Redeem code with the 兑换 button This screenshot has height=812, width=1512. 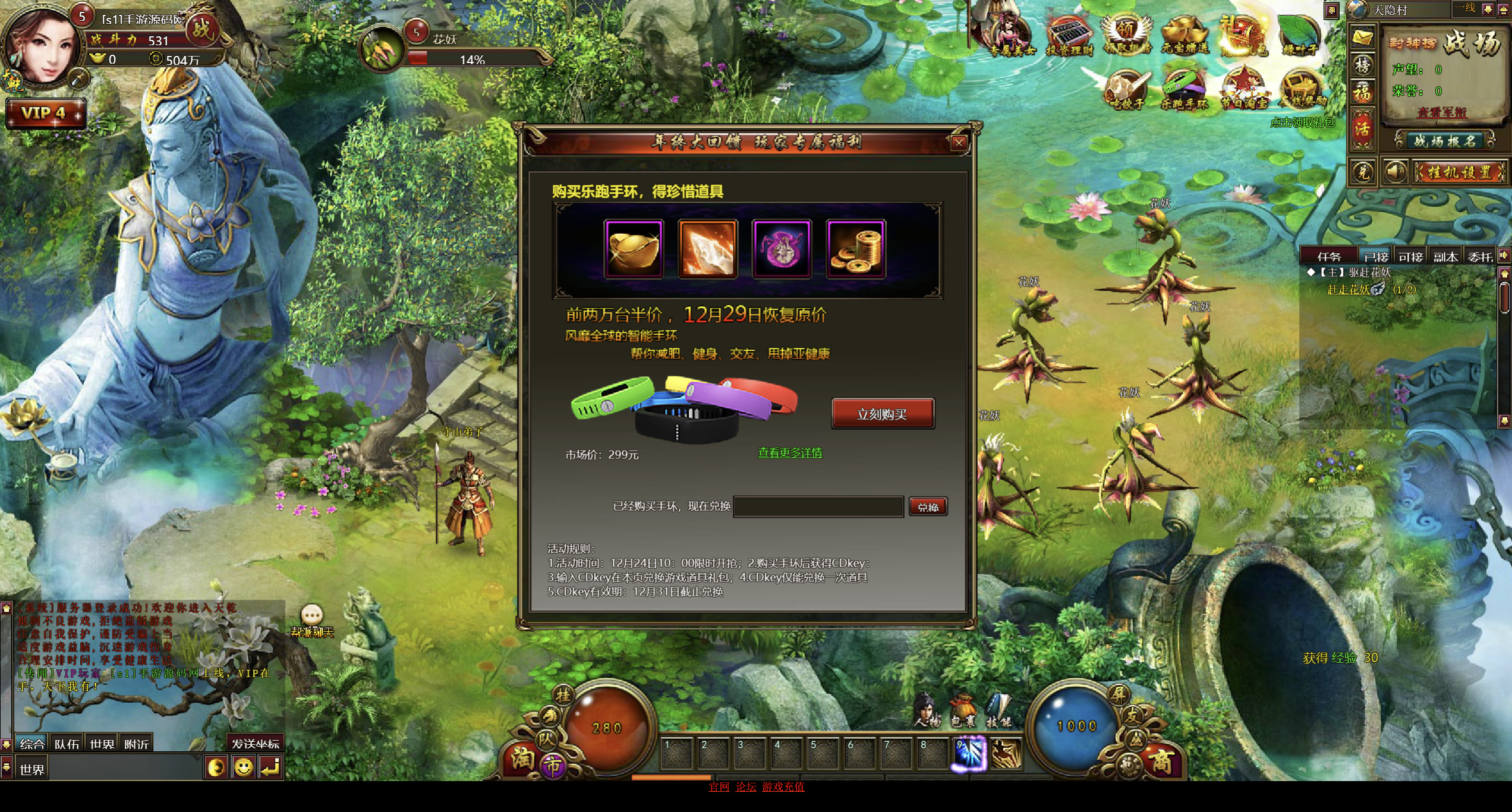[928, 507]
